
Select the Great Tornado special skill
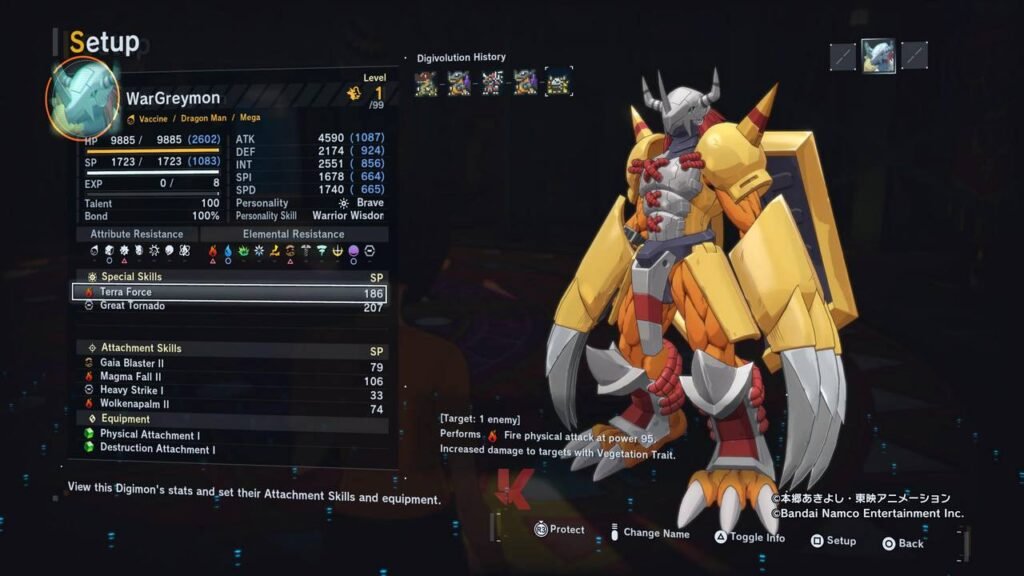pos(228,306)
